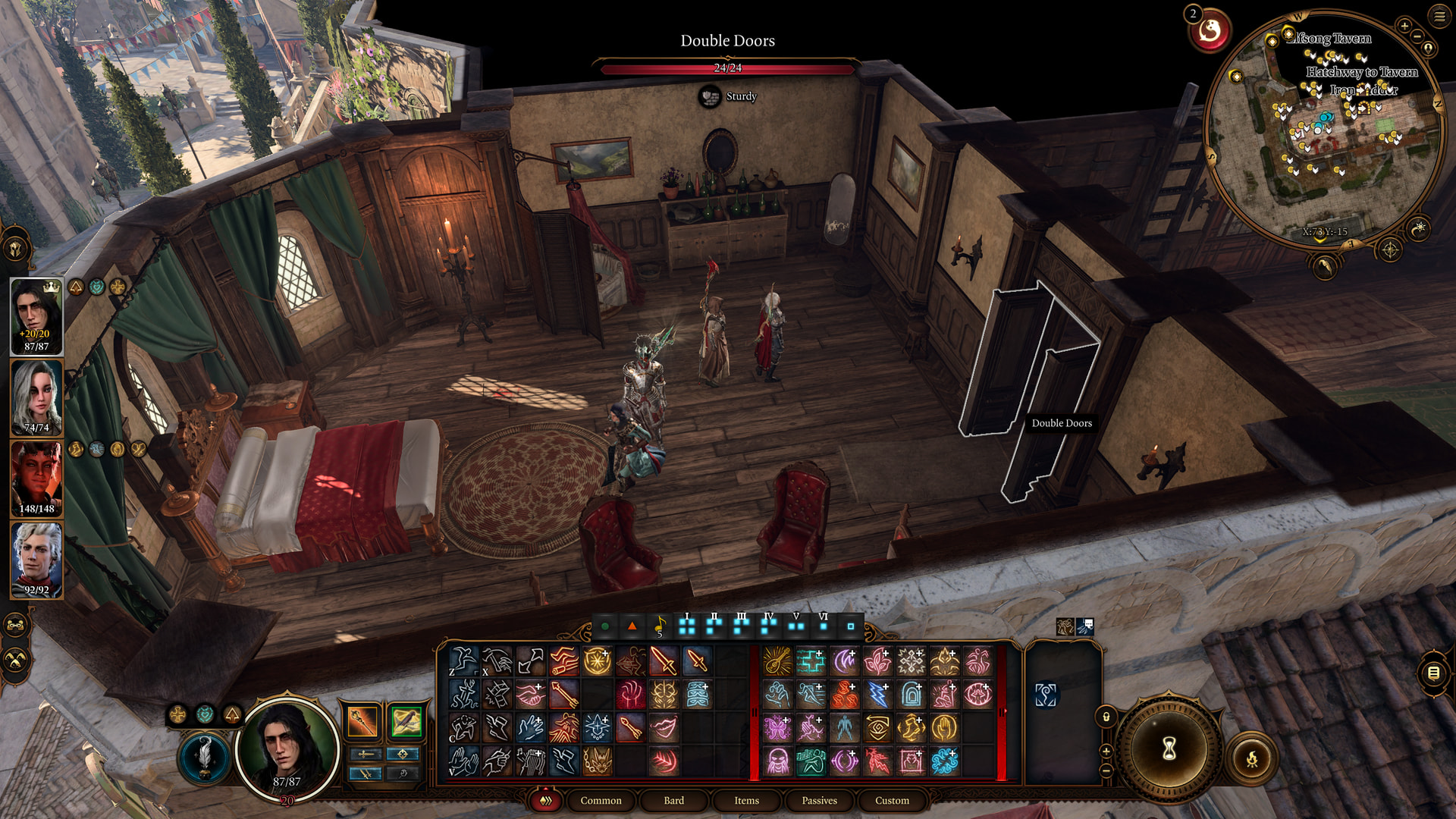Click the red fish notification icon
Viewport: 1456px width, 819px height.
point(1210,31)
